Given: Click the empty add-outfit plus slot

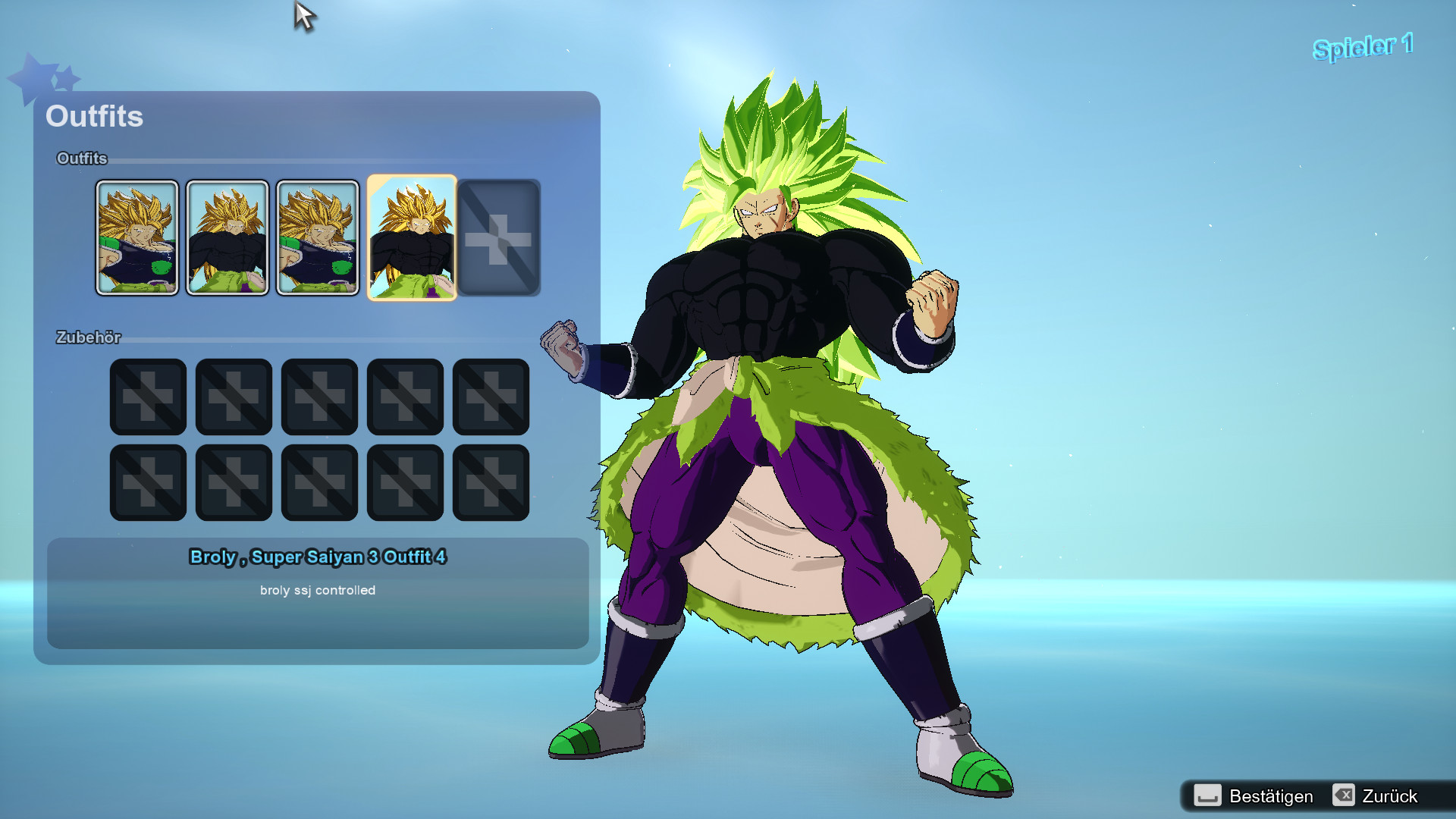Looking at the screenshot, I should coord(499,237).
